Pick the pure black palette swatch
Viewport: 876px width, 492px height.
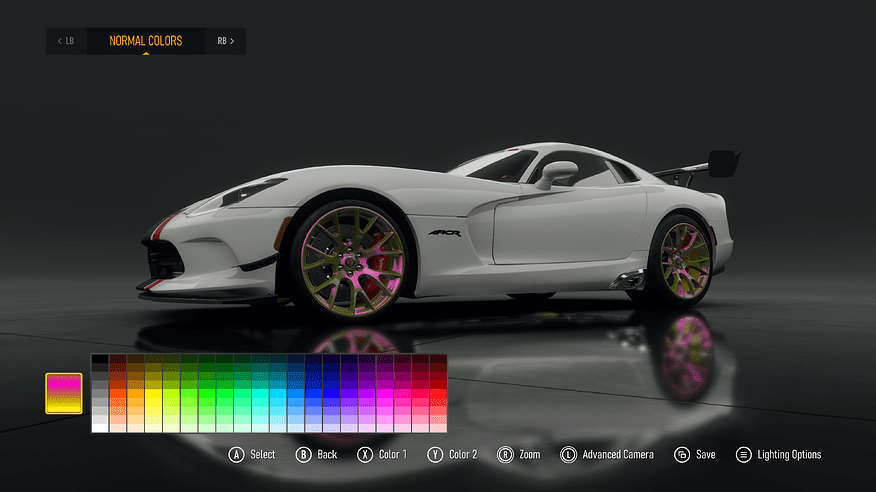[99, 359]
